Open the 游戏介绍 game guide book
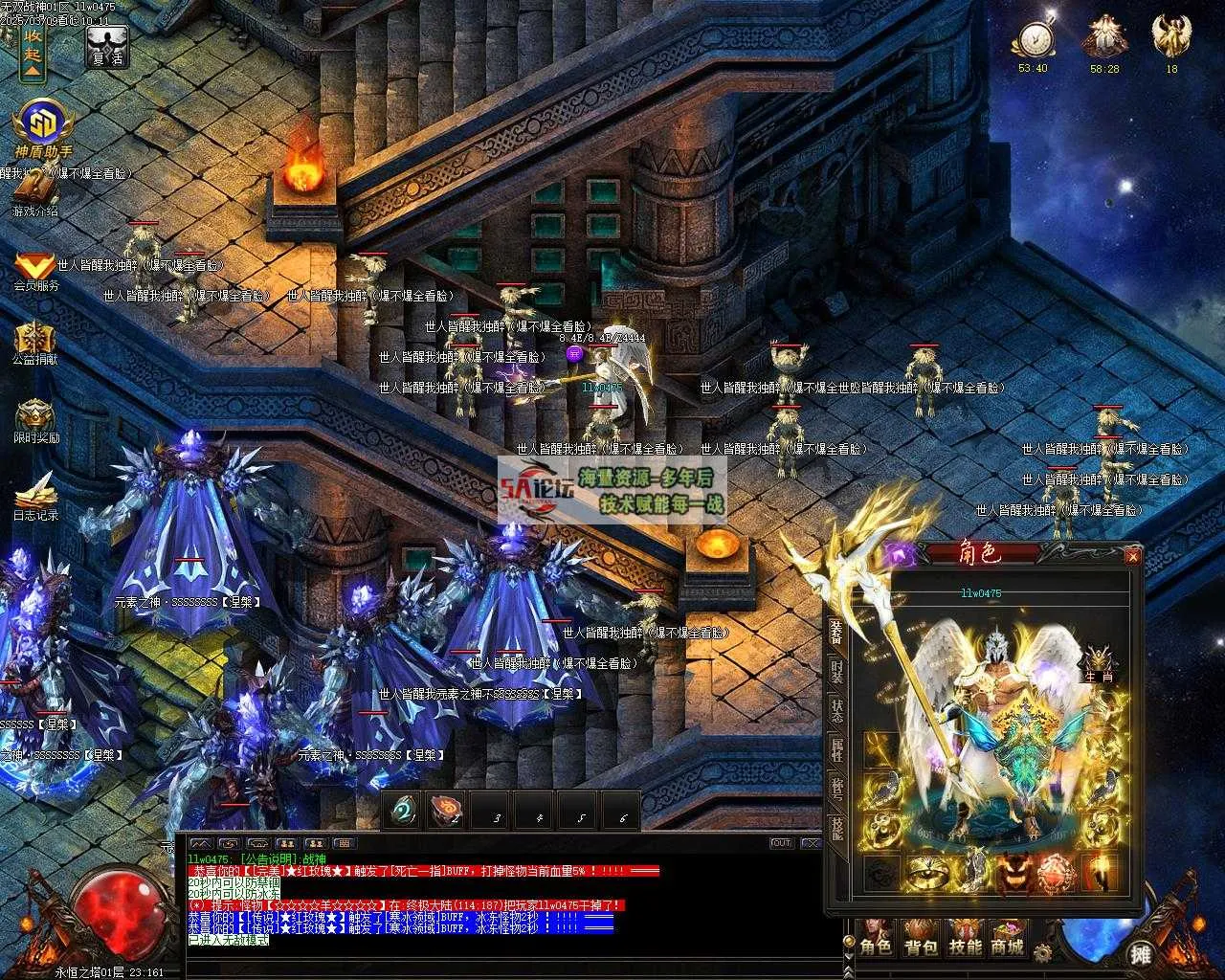 34,194
